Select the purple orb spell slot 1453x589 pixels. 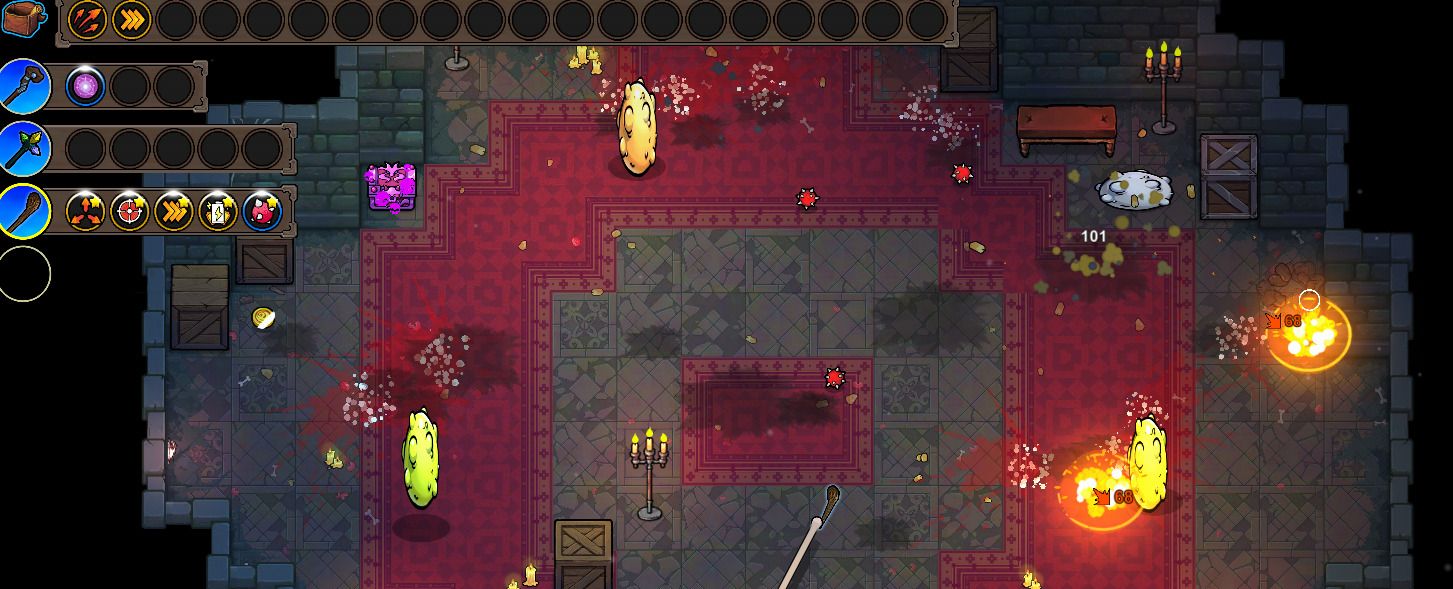click(x=86, y=87)
